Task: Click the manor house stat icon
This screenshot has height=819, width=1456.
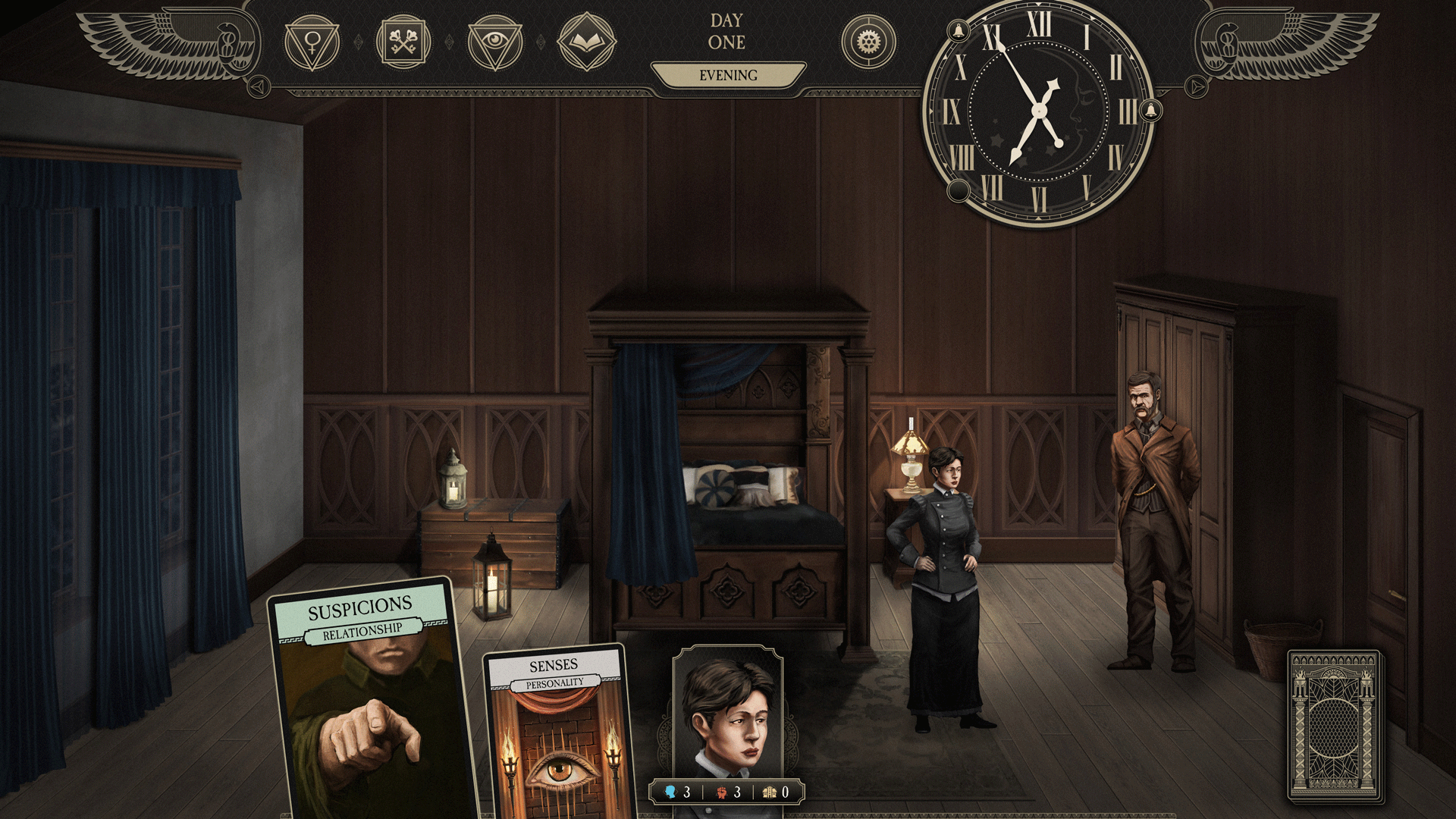Action: 771,792
